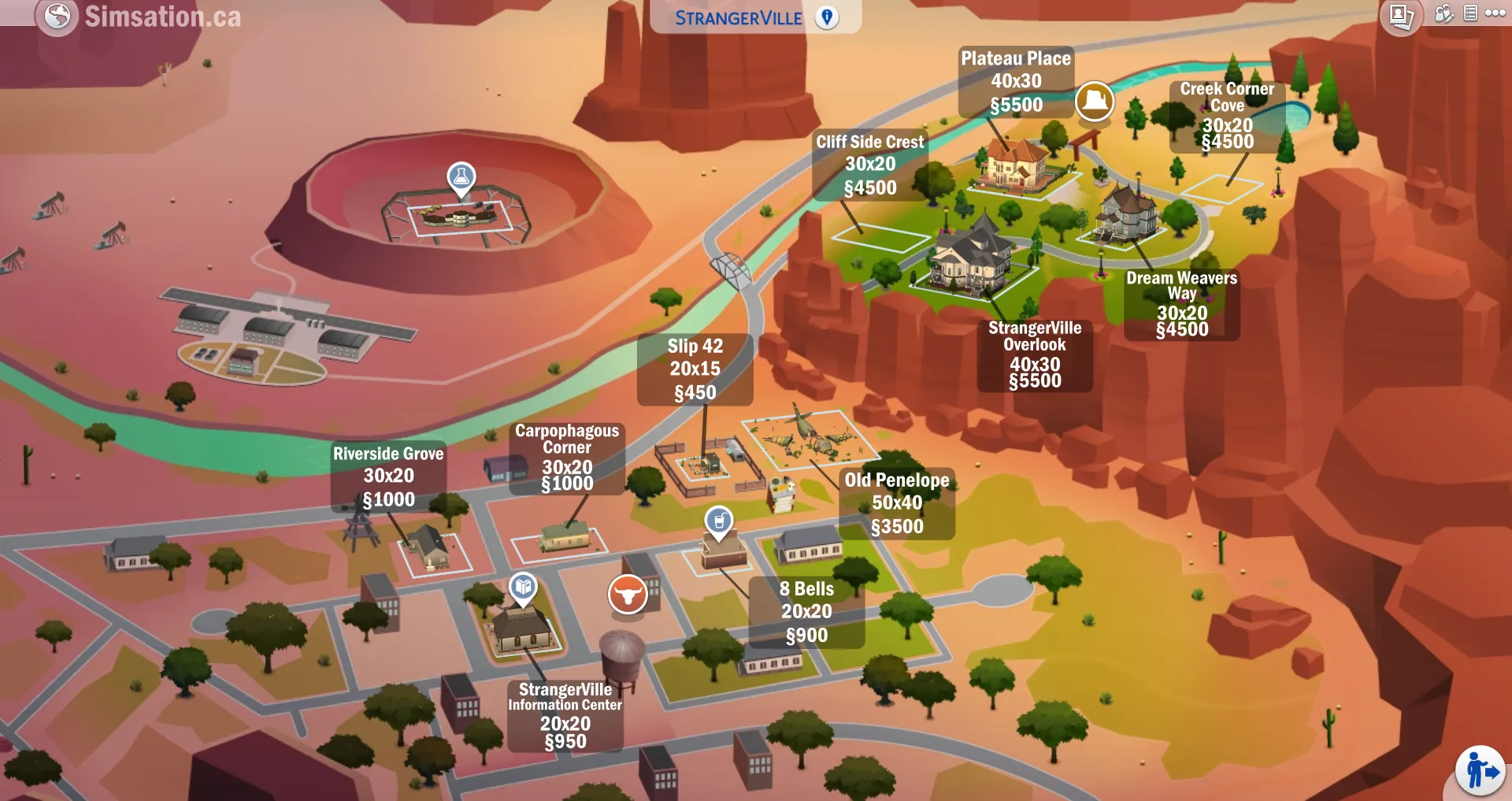The width and height of the screenshot is (1512, 801).
Task: Click the lot info list icon
Action: pyautogui.click(x=1469, y=14)
